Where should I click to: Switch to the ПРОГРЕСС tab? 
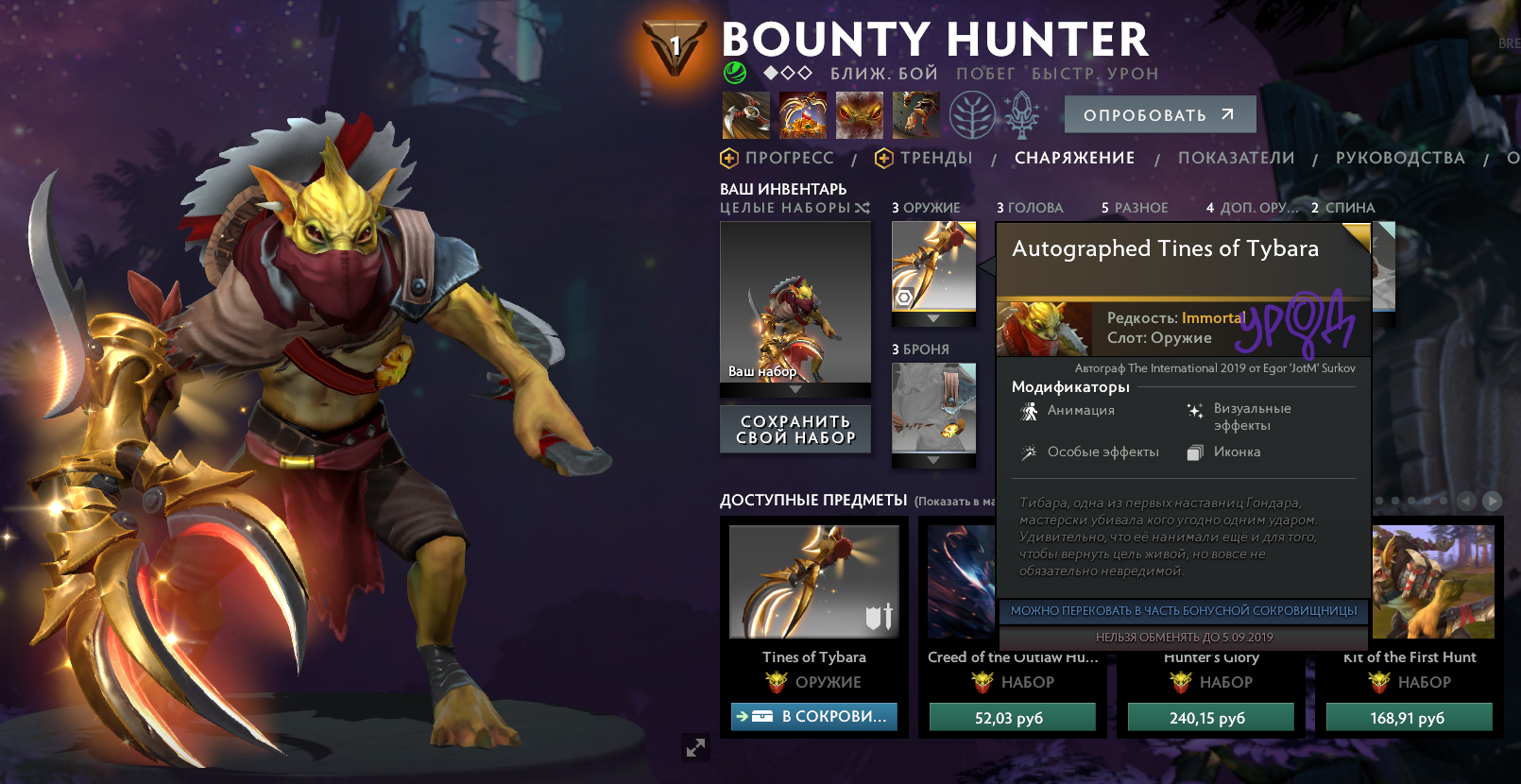[787, 158]
